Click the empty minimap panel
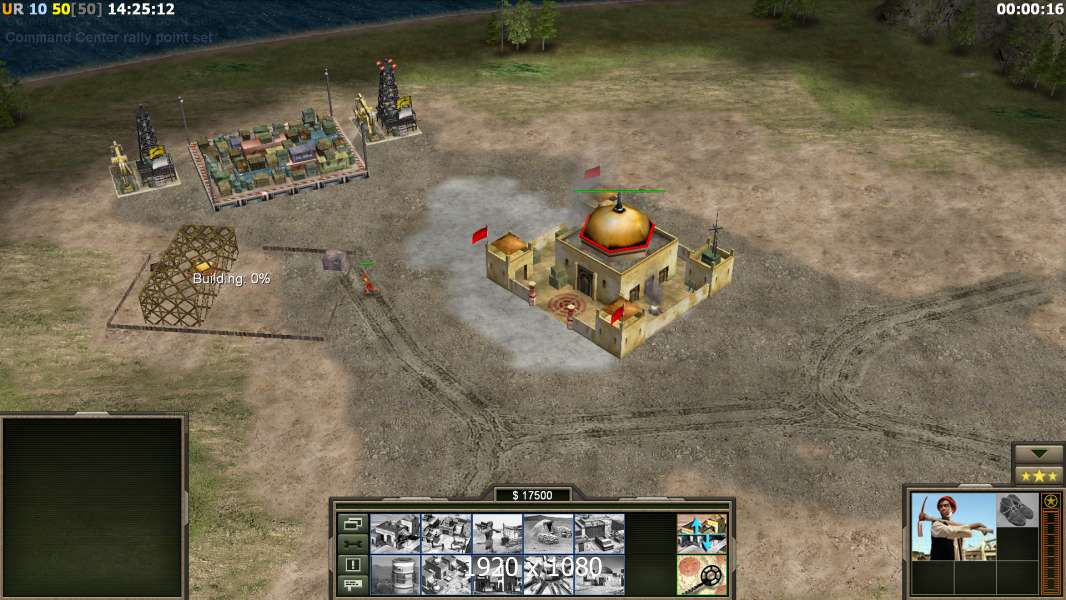This screenshot has width=1066, height=600. click(x=93, y=505)
